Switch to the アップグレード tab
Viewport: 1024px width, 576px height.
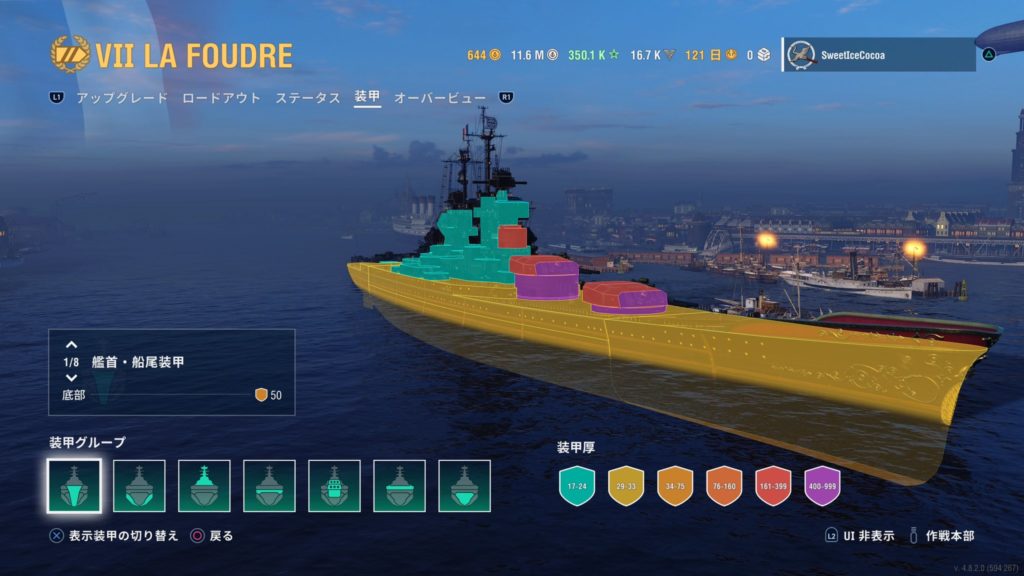pyautogui.click(x=122, y=98)
